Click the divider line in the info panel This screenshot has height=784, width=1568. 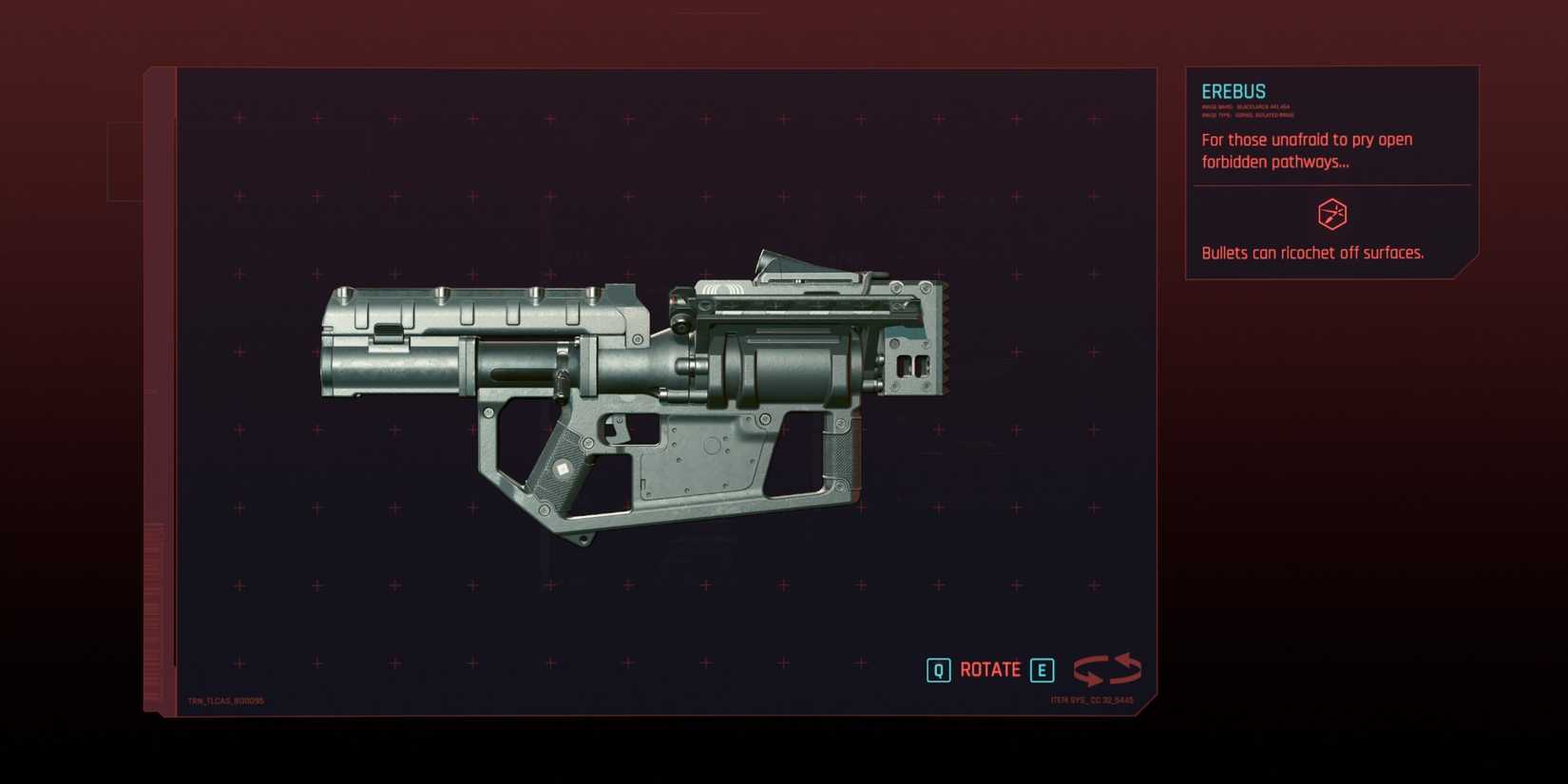(x=1330, y=186)
